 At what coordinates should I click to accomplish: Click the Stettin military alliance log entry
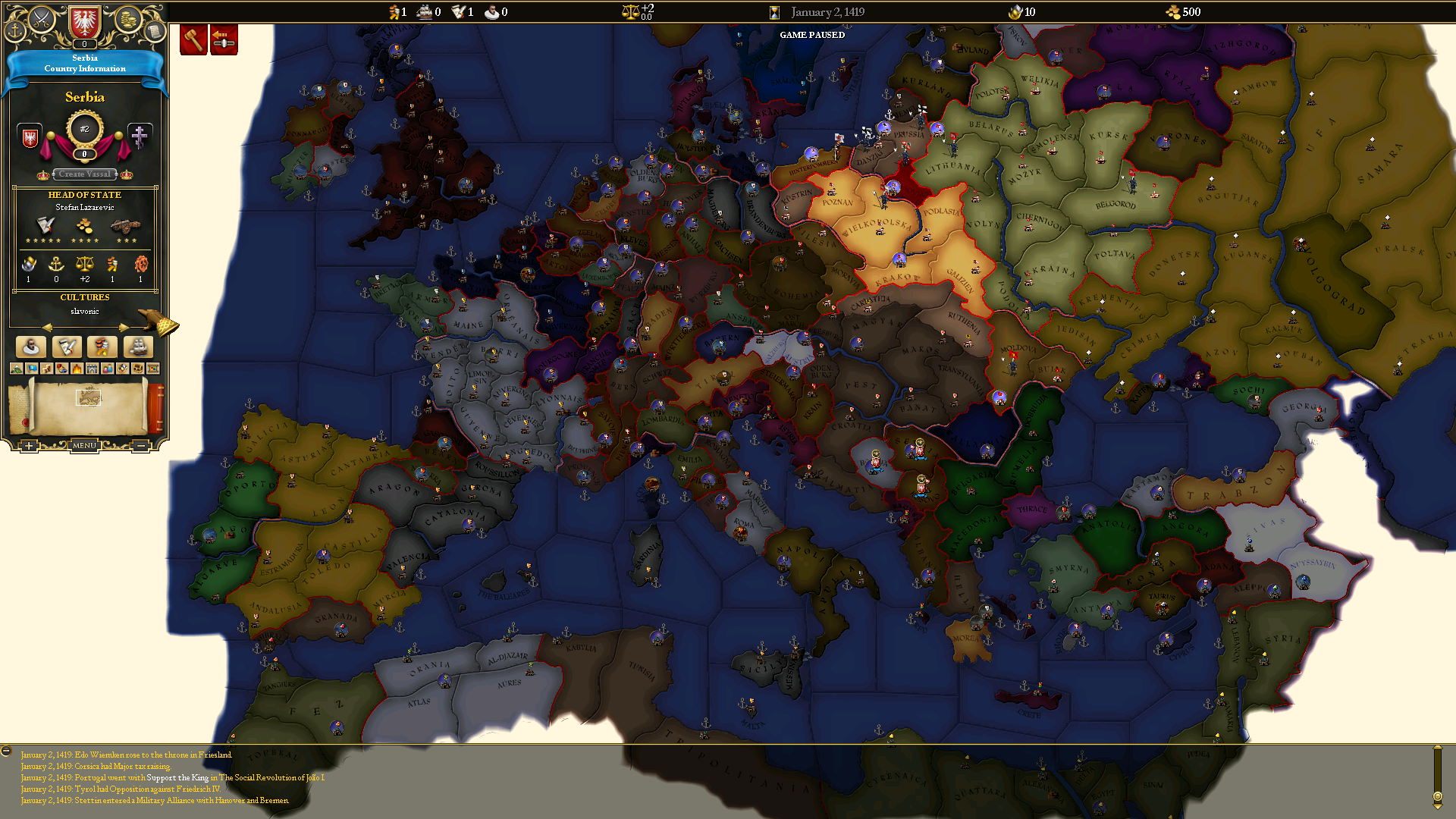click(155, 800)
